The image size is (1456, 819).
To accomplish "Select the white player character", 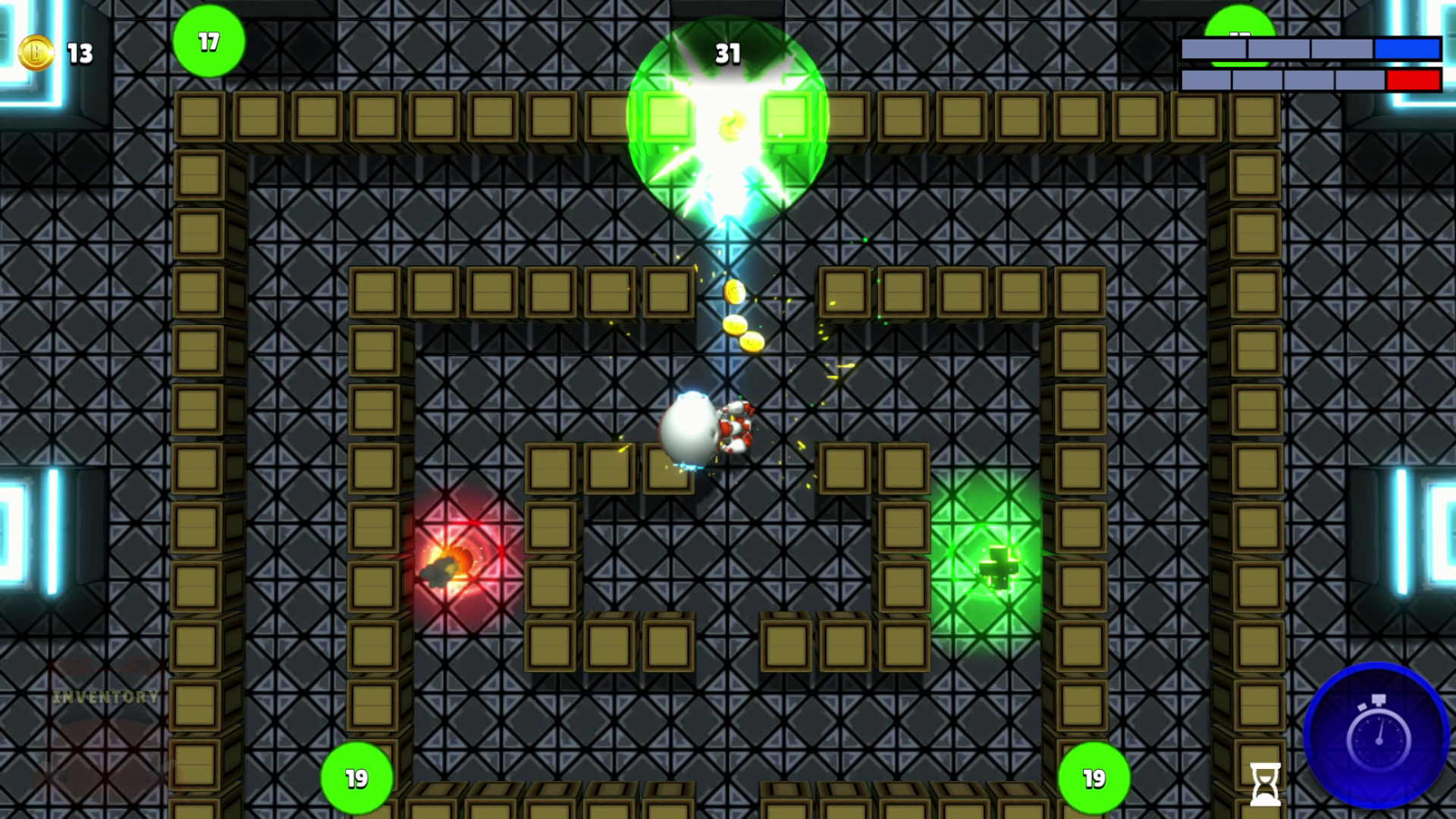I will 692,428.
